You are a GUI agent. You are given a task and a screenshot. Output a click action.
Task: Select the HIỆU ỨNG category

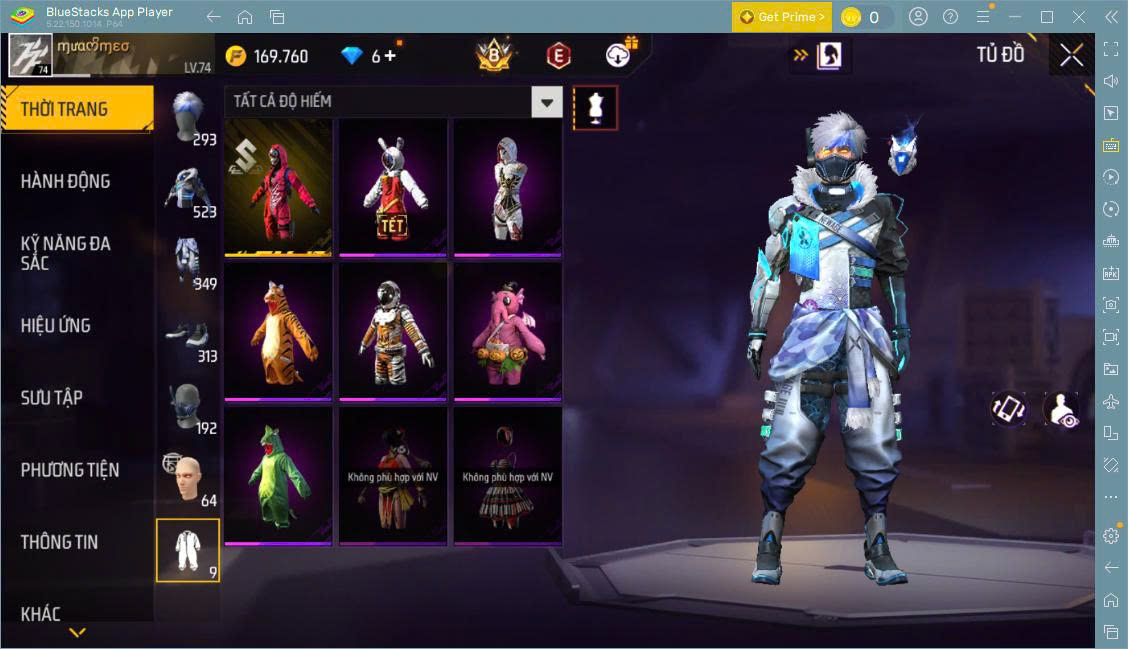[56, 325]
